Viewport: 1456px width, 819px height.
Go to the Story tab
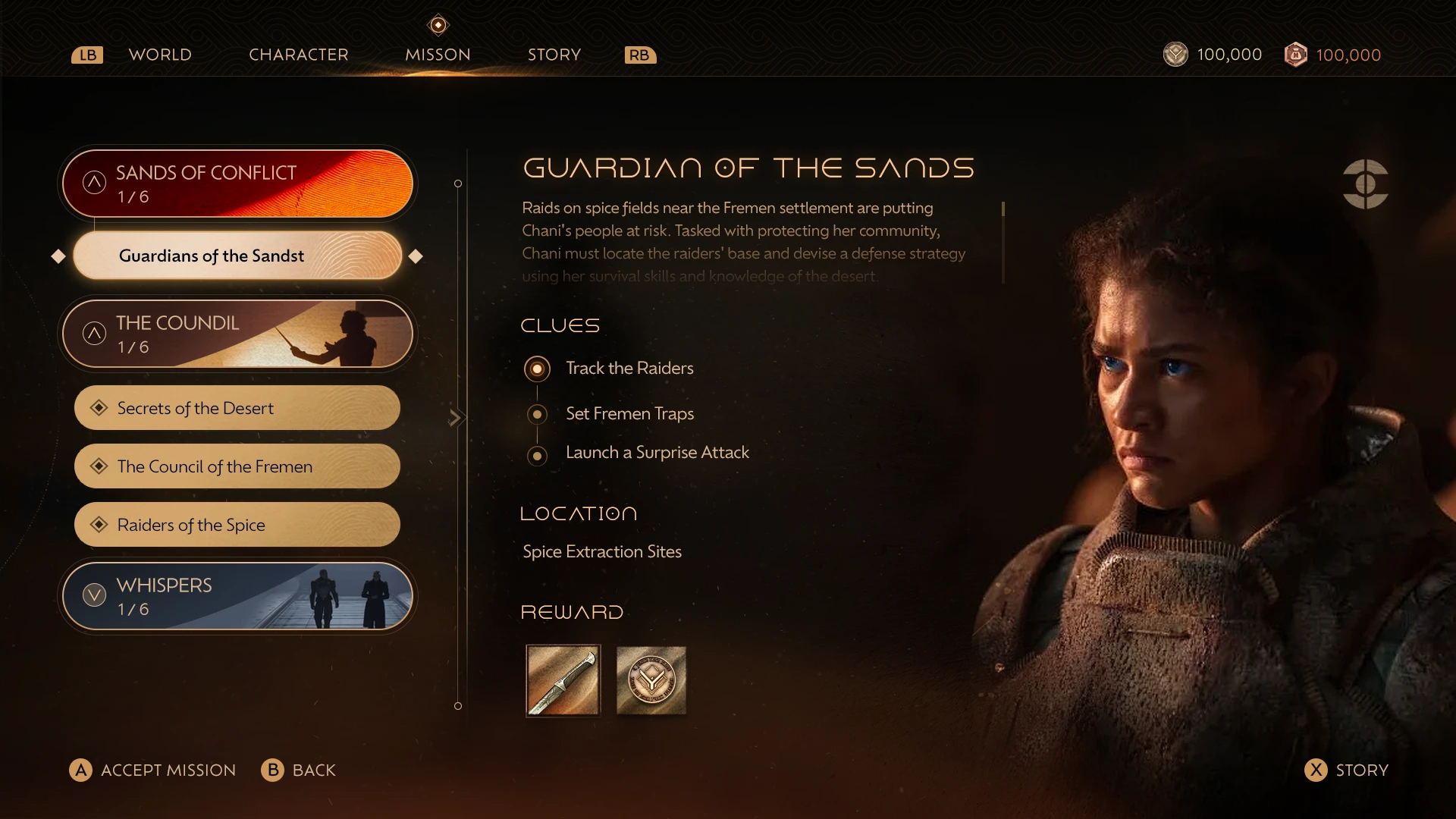click(x=554, y=55)
